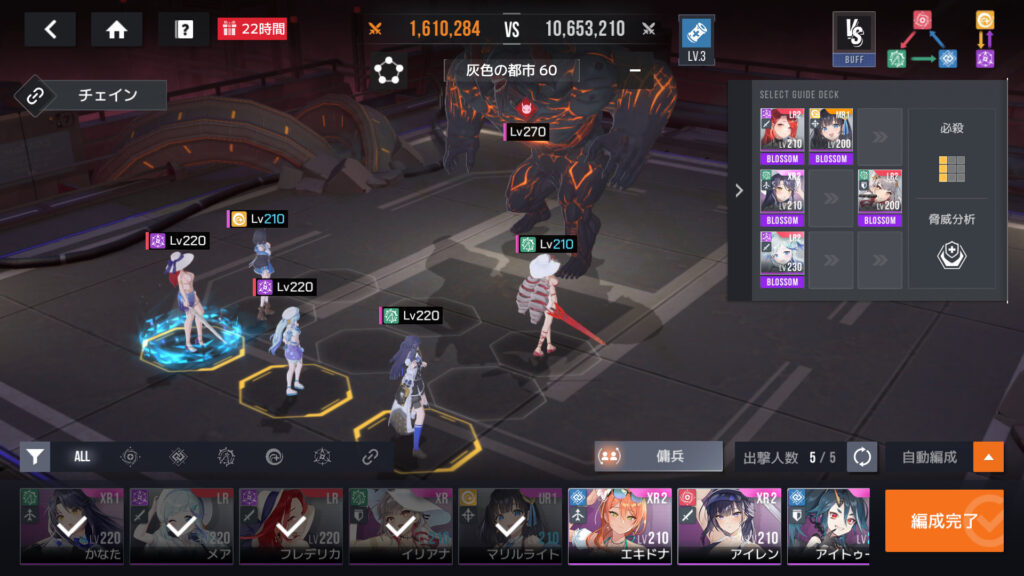Activate 自動編成 auto formation
This screenshot has height=576, width=1024.
[929, 457]
